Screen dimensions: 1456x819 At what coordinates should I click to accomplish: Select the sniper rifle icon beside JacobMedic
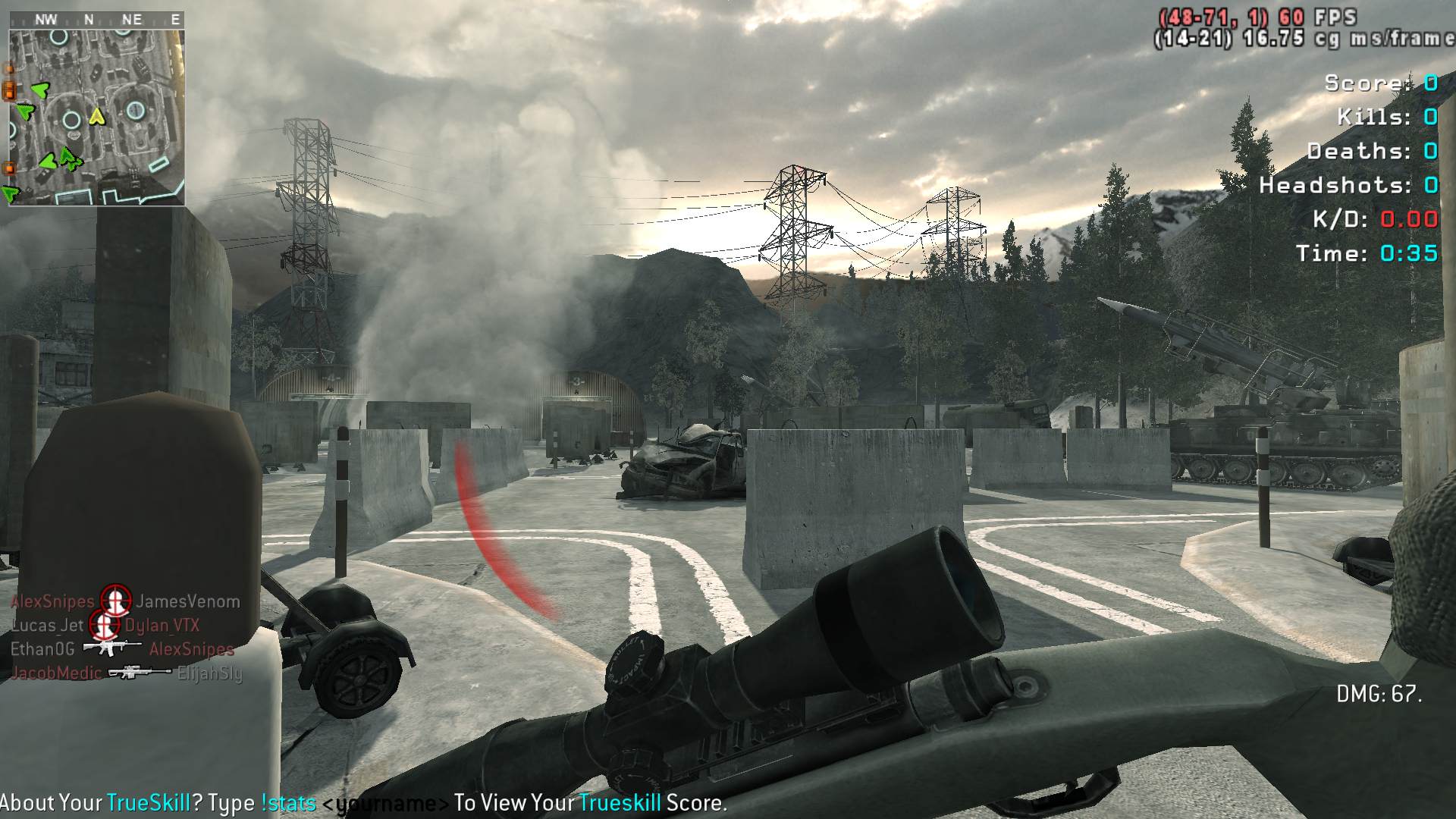coord(140,673)
